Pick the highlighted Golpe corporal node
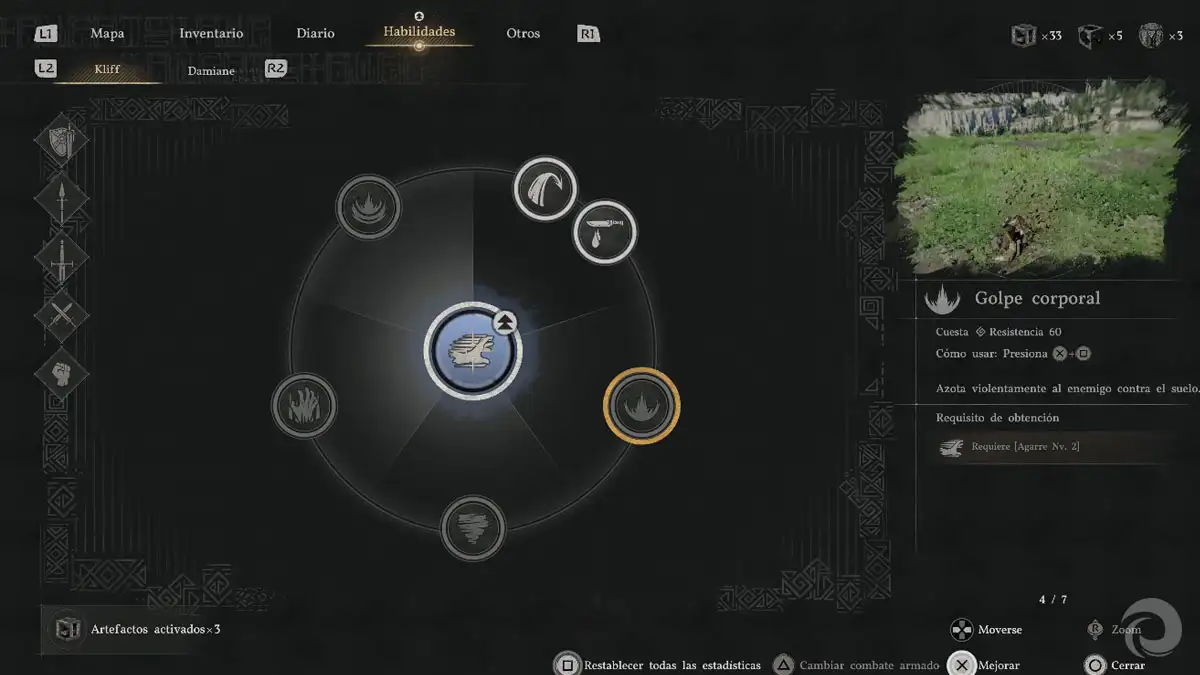The image size is (1200, 675). pos(641,405)
